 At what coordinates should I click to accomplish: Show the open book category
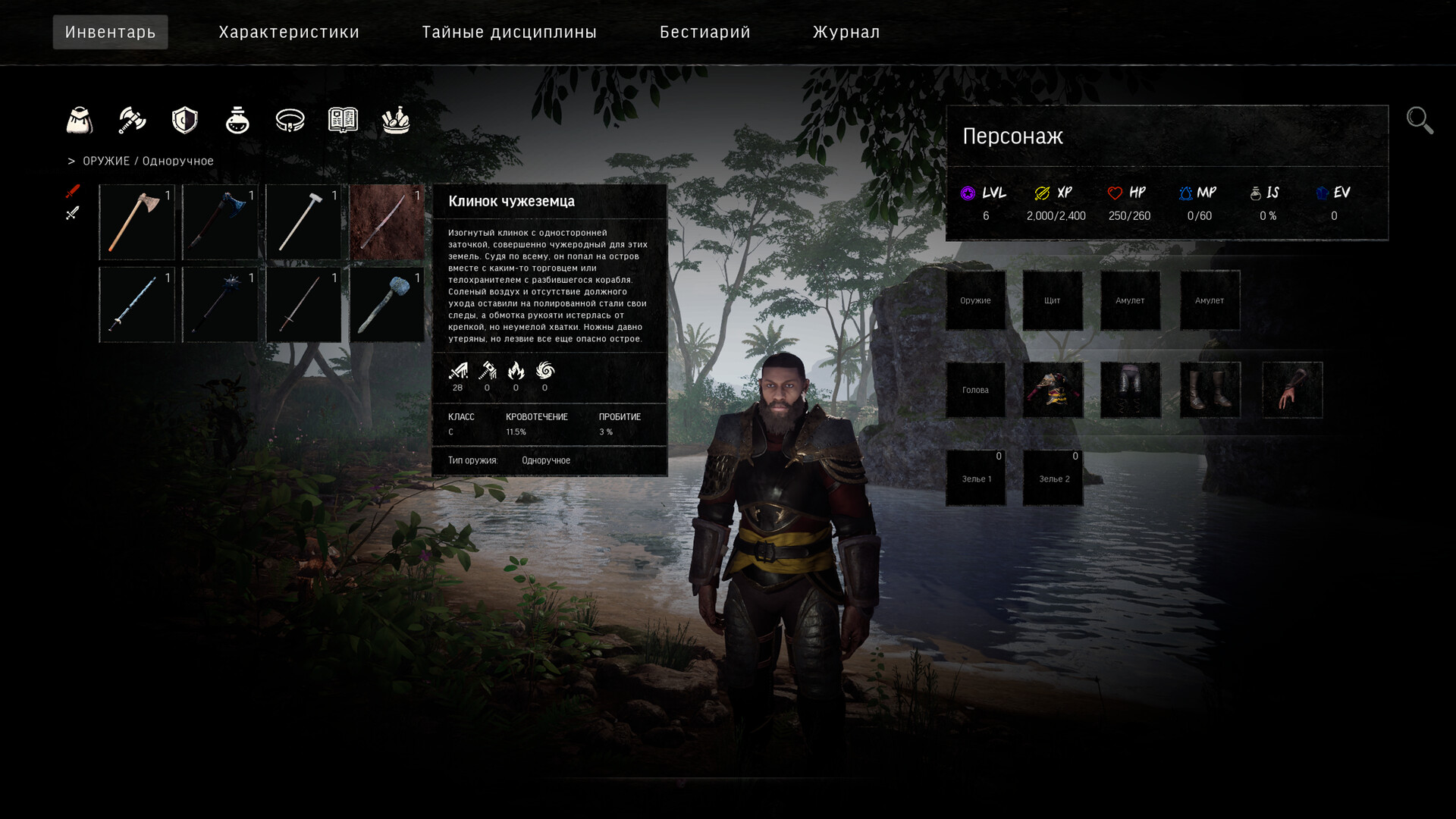[343, 120]
